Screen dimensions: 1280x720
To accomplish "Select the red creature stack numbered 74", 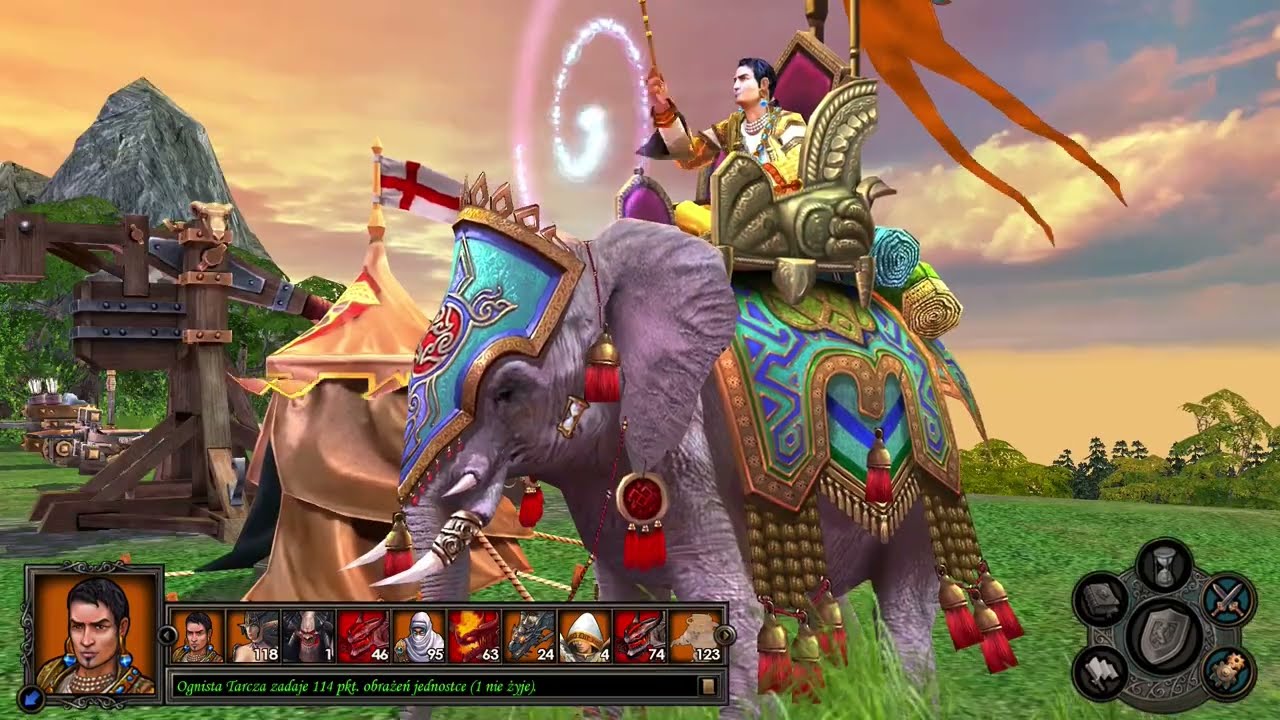I will [641, 636].
